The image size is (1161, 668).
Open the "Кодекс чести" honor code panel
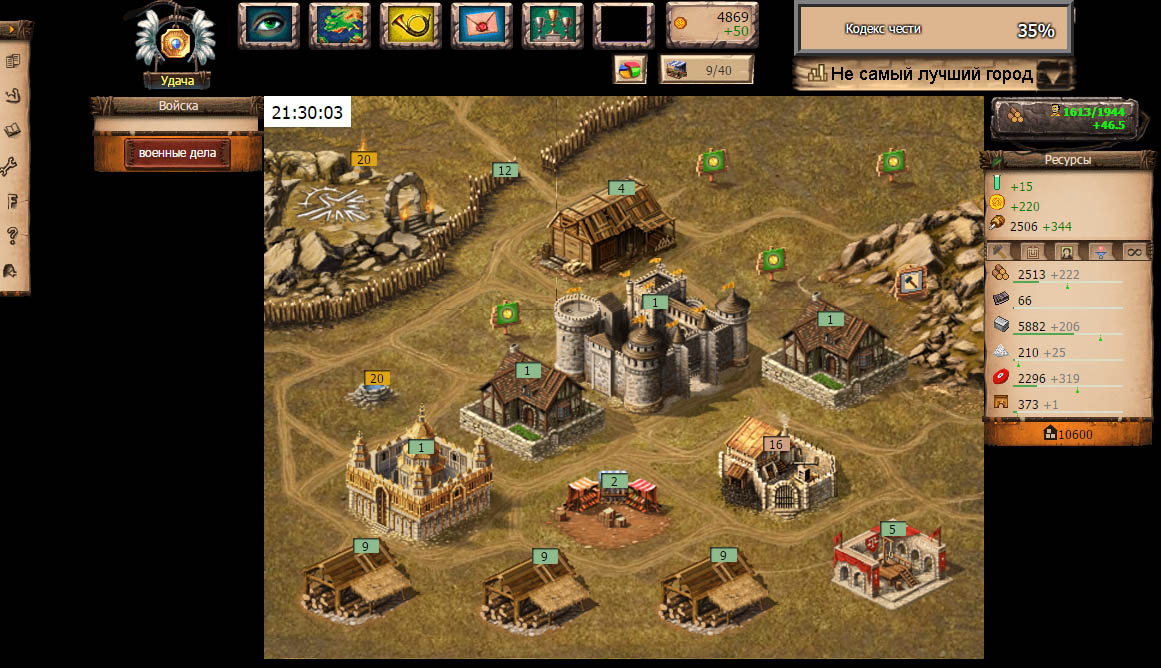pyautogui.click(x=933, y=29)
